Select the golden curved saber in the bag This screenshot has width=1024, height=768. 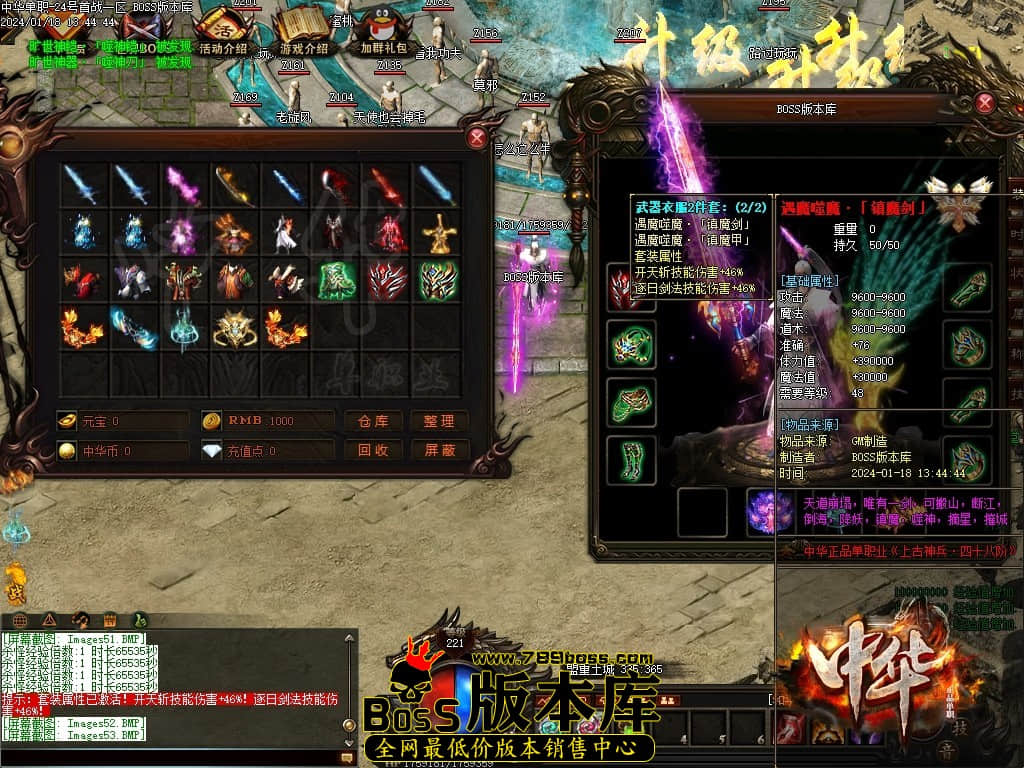pos(234,185)
